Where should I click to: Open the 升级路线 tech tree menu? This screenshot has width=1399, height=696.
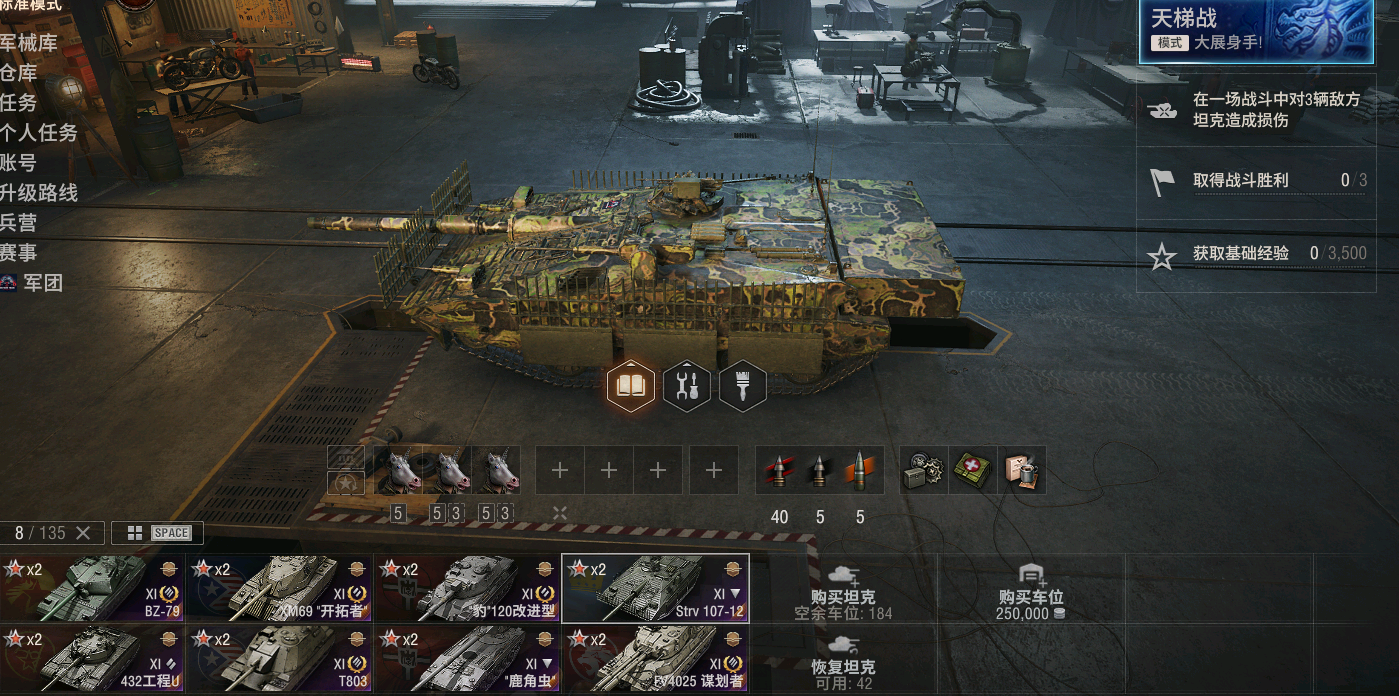click(x=39, y=193)
